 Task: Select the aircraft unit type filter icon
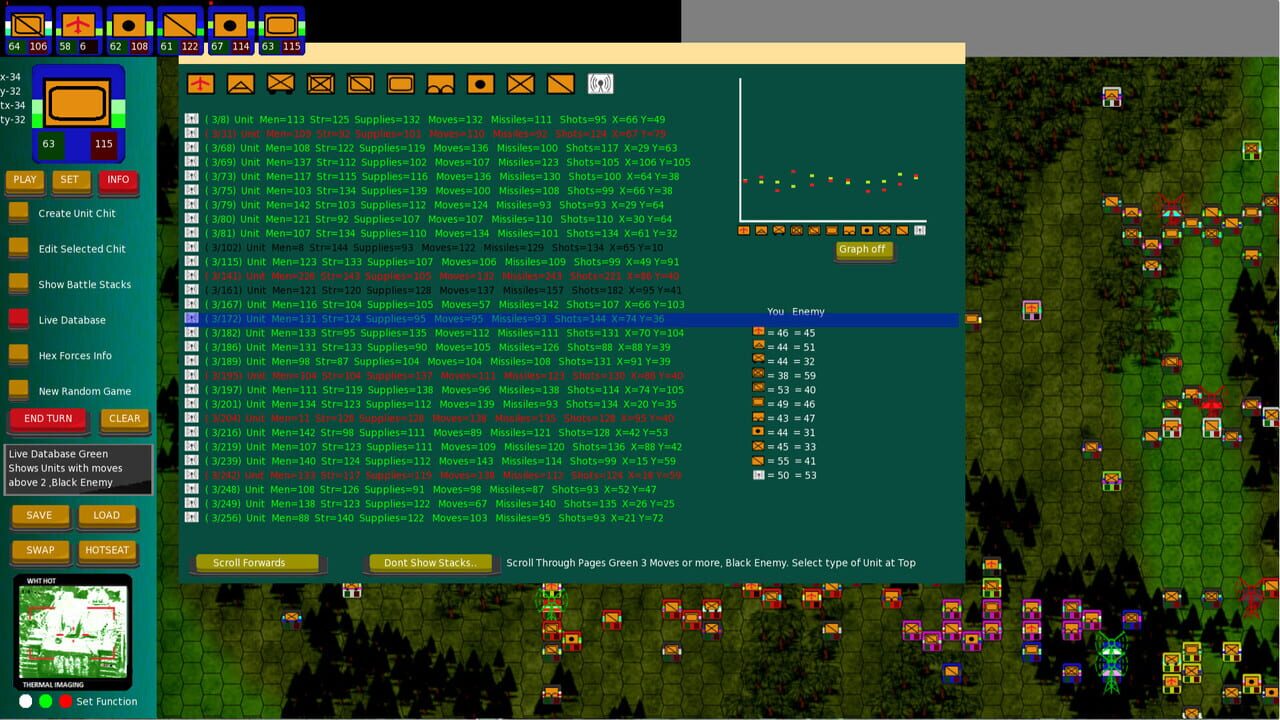pos(200,83)
